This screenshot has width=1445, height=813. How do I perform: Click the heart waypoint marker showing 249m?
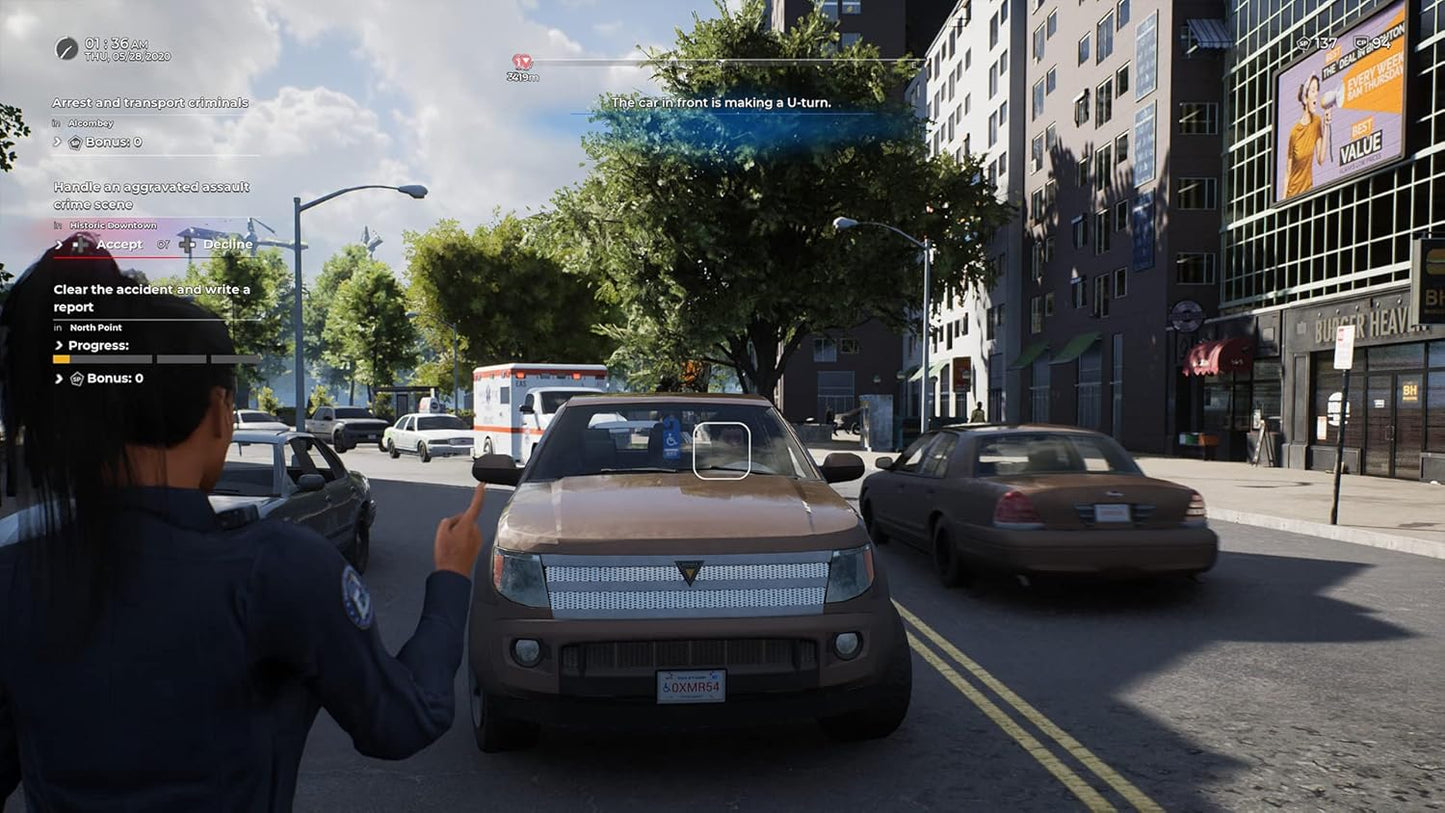click(521, 63)
